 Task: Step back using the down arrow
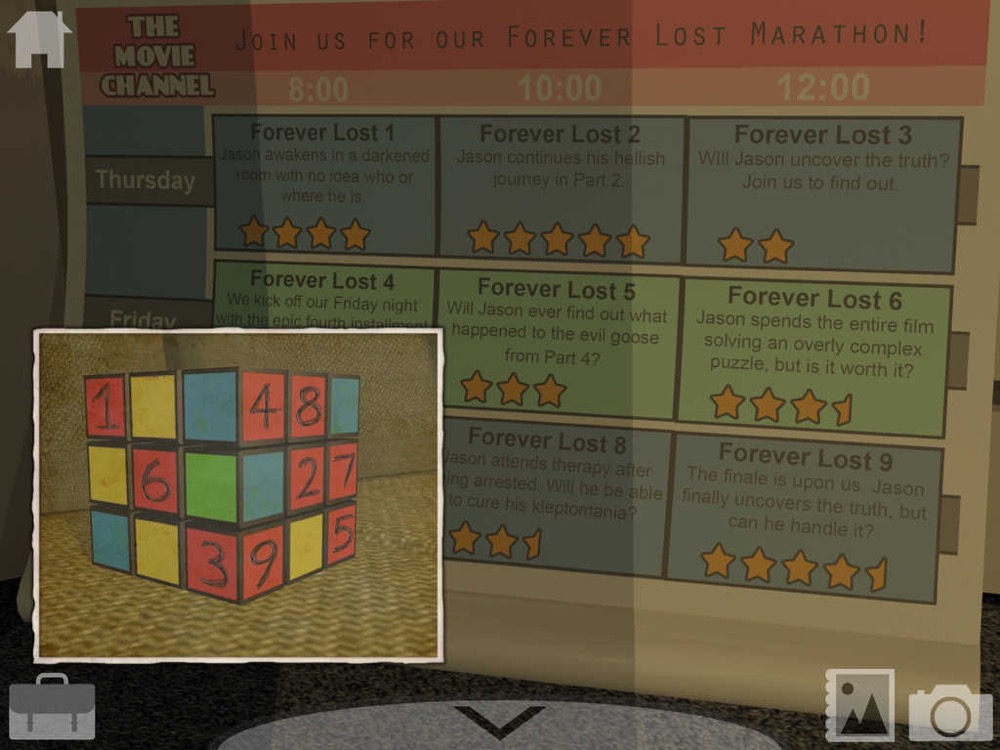click(499, 720)
